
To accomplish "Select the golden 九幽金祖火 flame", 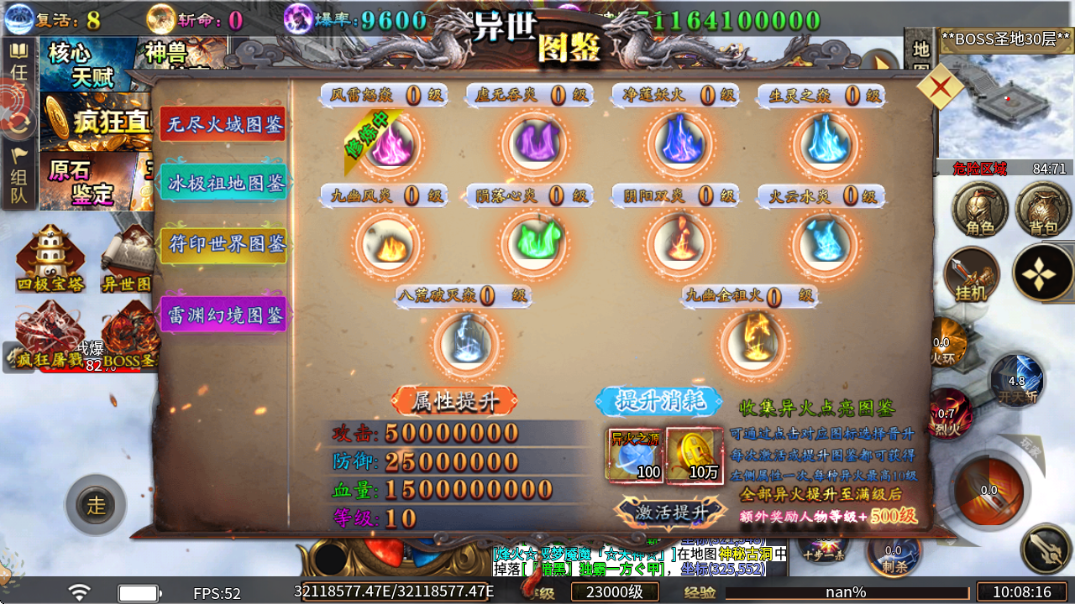I will coord(752,342).
